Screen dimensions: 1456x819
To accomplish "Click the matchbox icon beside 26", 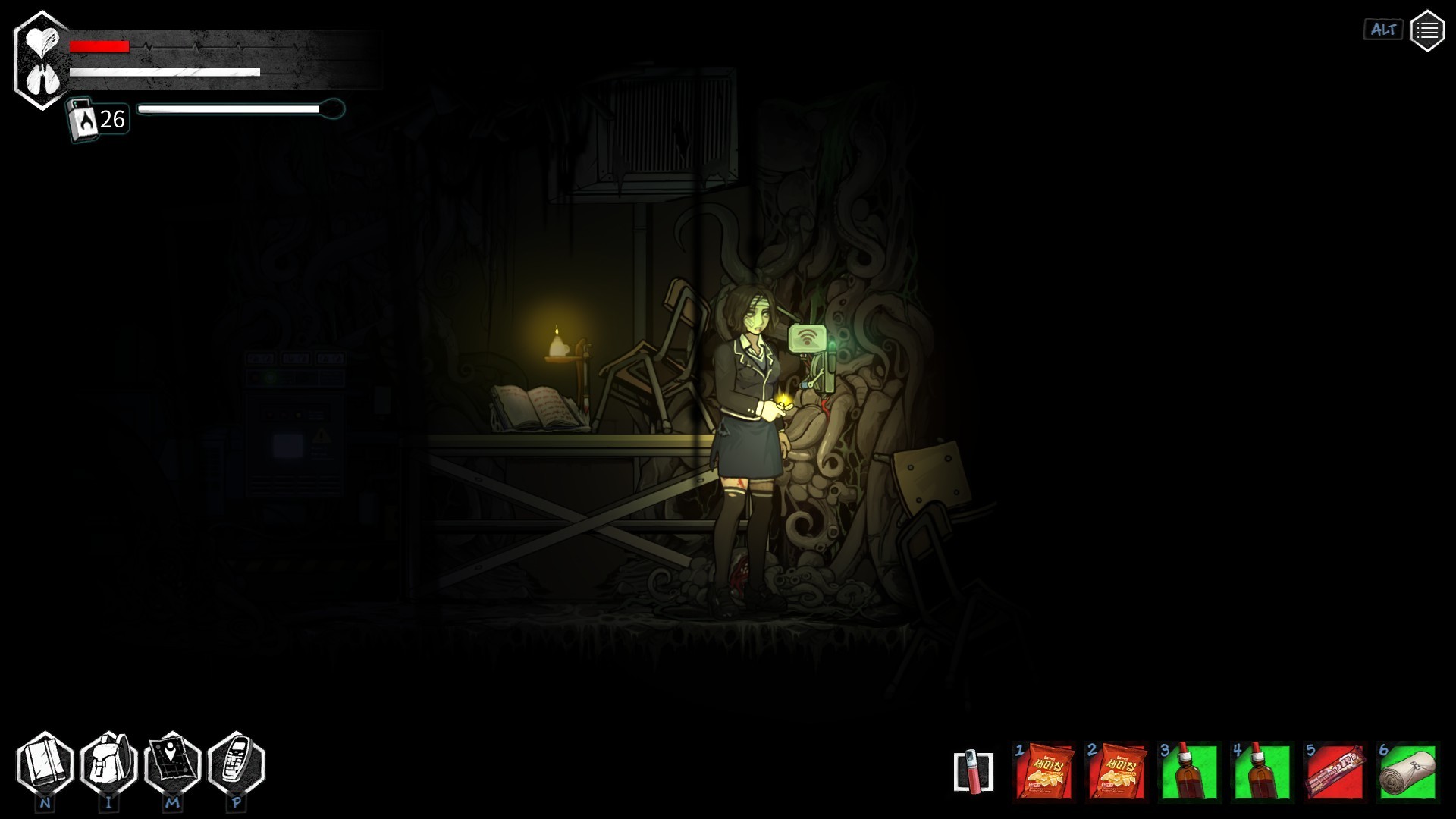I will [x=83, y=119].
